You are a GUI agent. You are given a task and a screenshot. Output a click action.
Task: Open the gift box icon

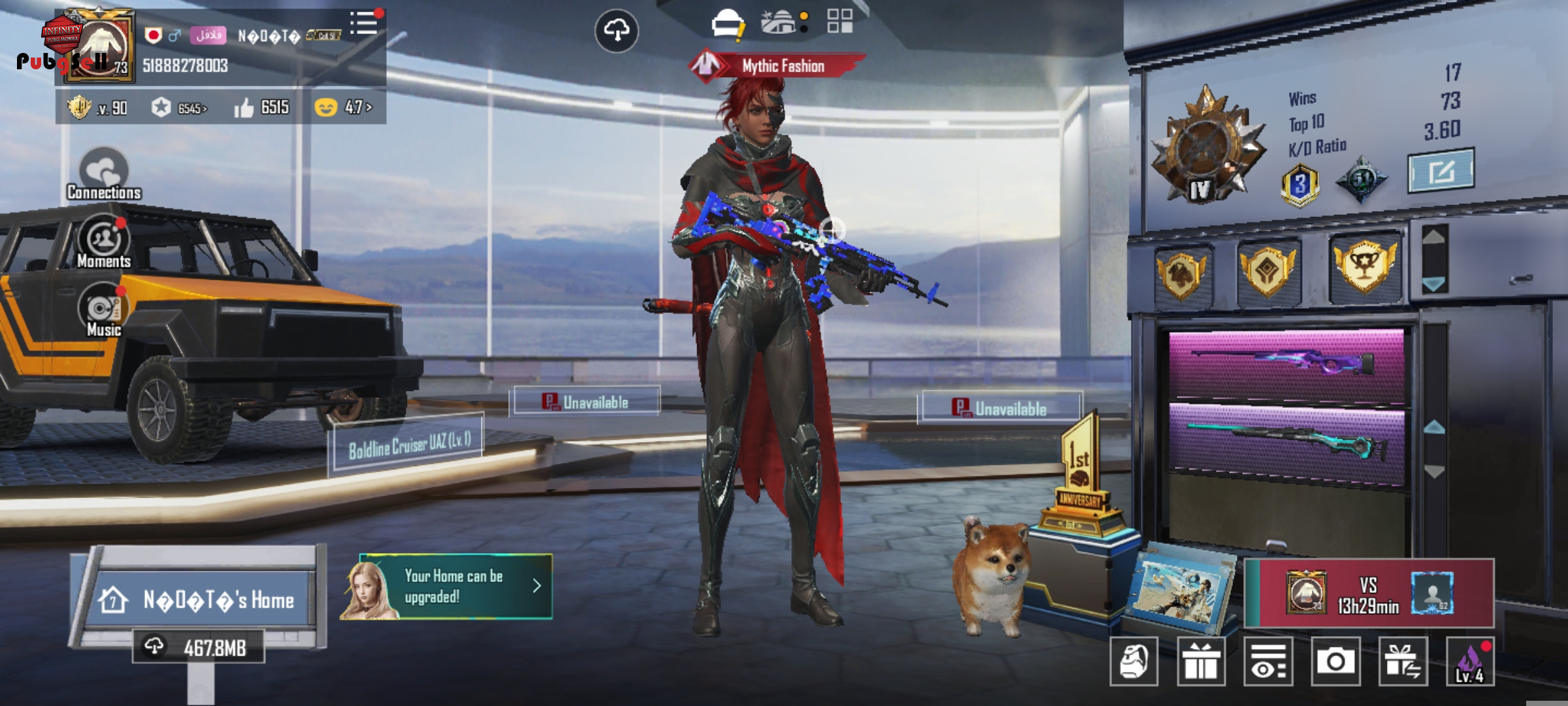[1201, 662]
